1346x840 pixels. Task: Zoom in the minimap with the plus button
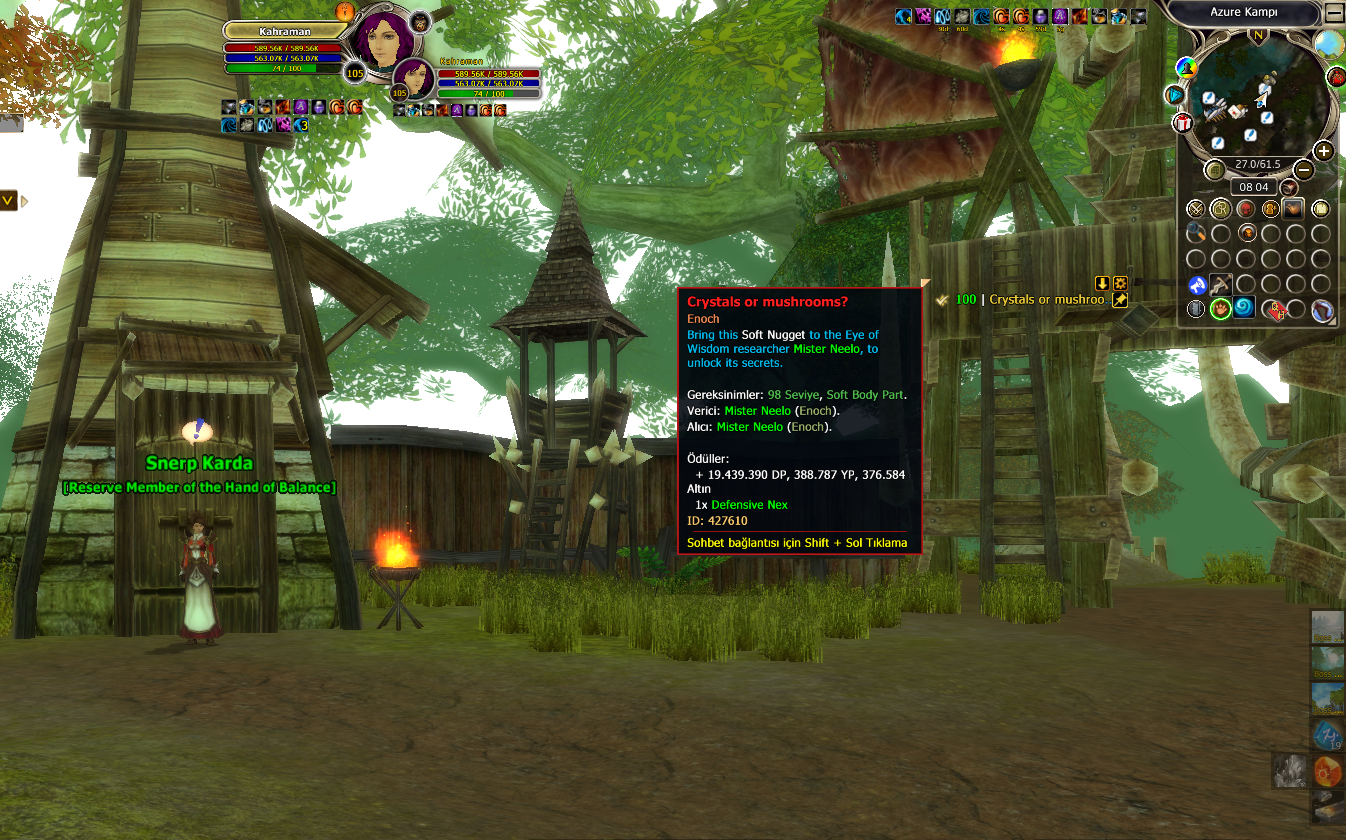pyautogui.click(x=1323, y=151)
